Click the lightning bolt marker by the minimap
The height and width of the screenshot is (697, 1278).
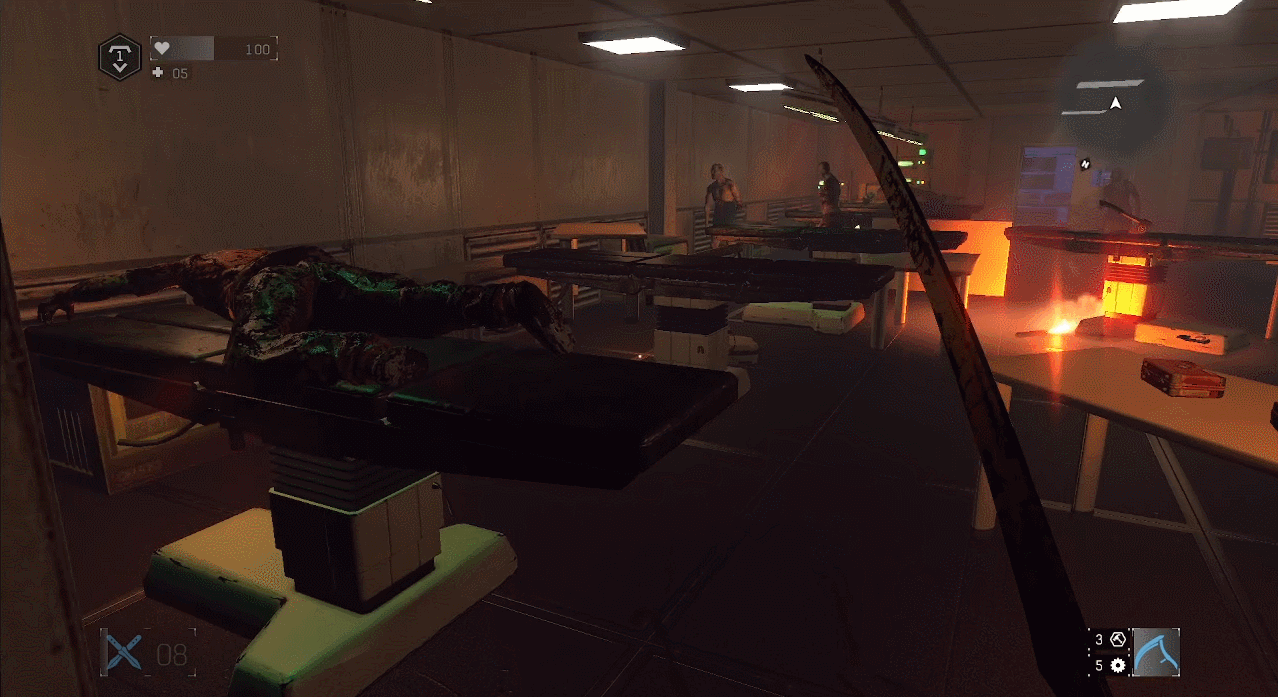[1087, 162]
